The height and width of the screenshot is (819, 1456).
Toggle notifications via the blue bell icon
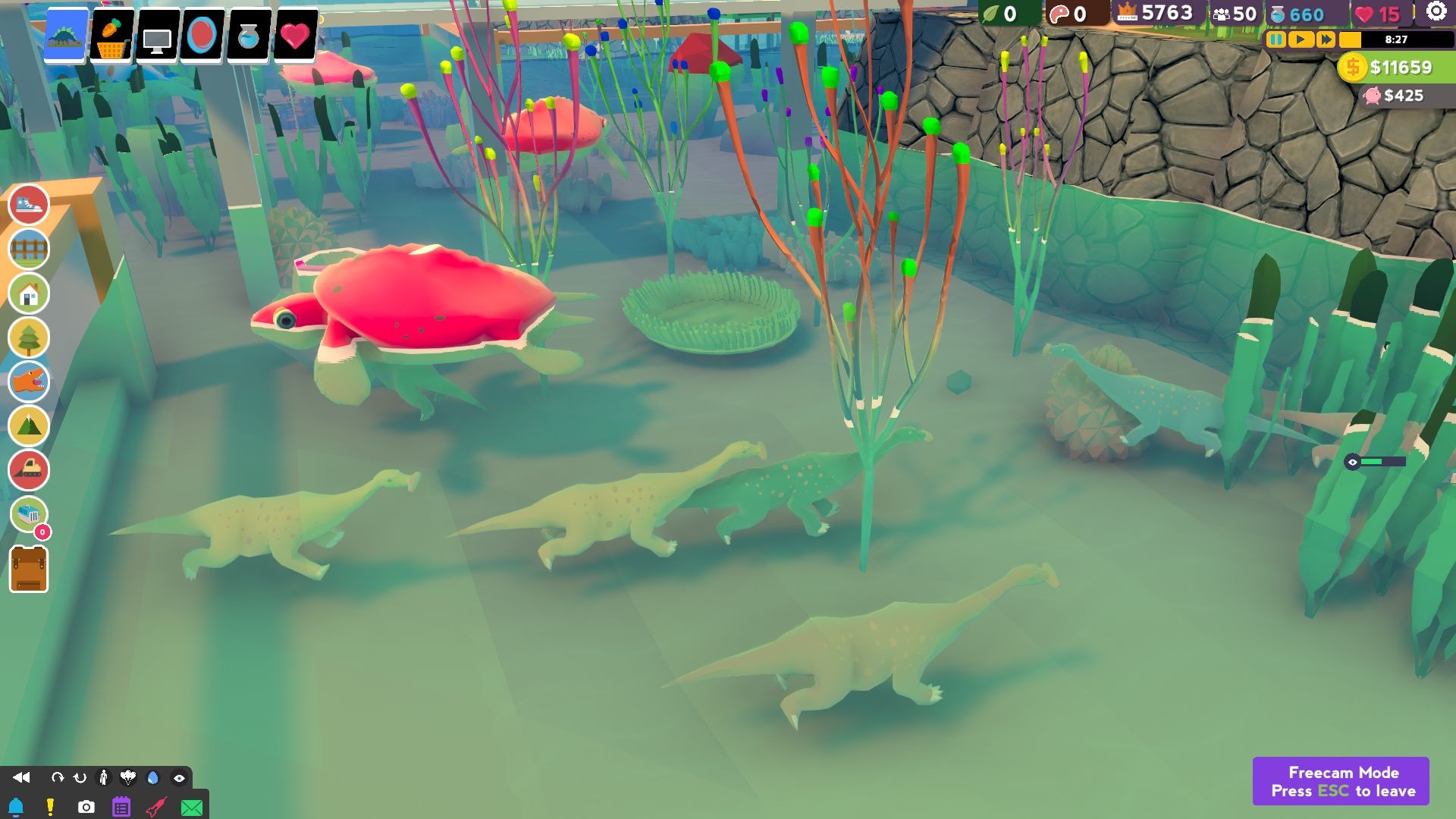coord(17,807)
